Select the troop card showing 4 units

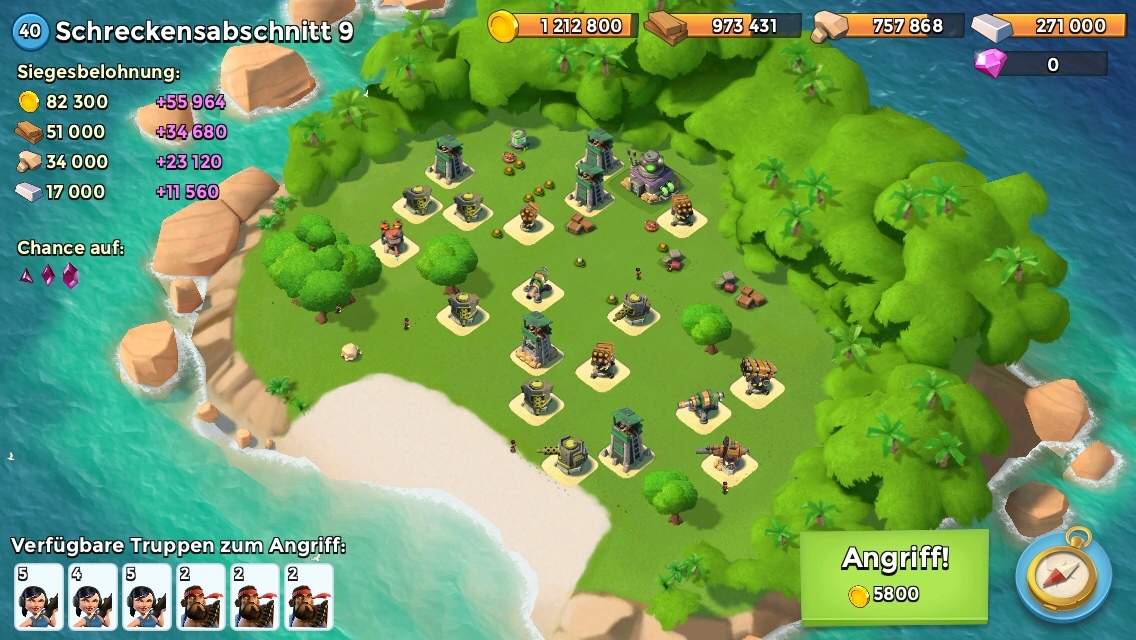point(93,596)
